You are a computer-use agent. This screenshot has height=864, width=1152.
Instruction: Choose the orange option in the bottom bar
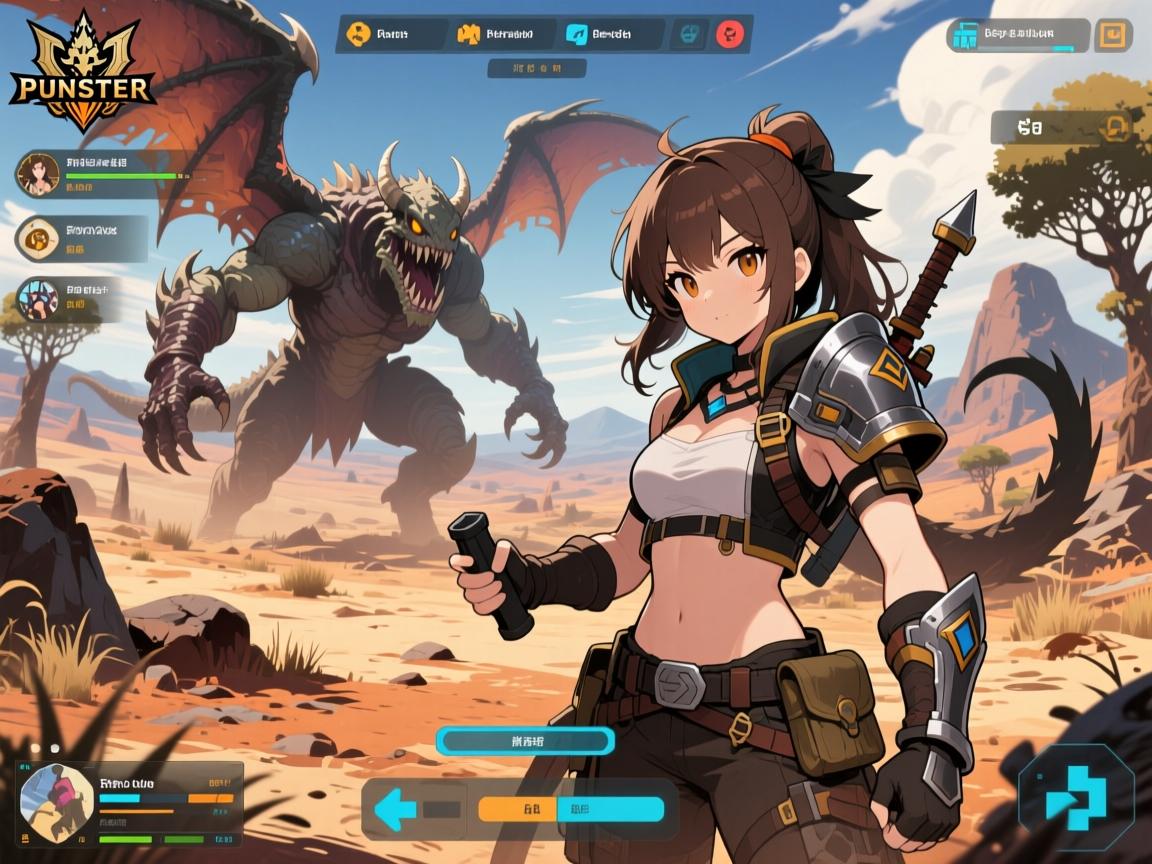(525, 809)
